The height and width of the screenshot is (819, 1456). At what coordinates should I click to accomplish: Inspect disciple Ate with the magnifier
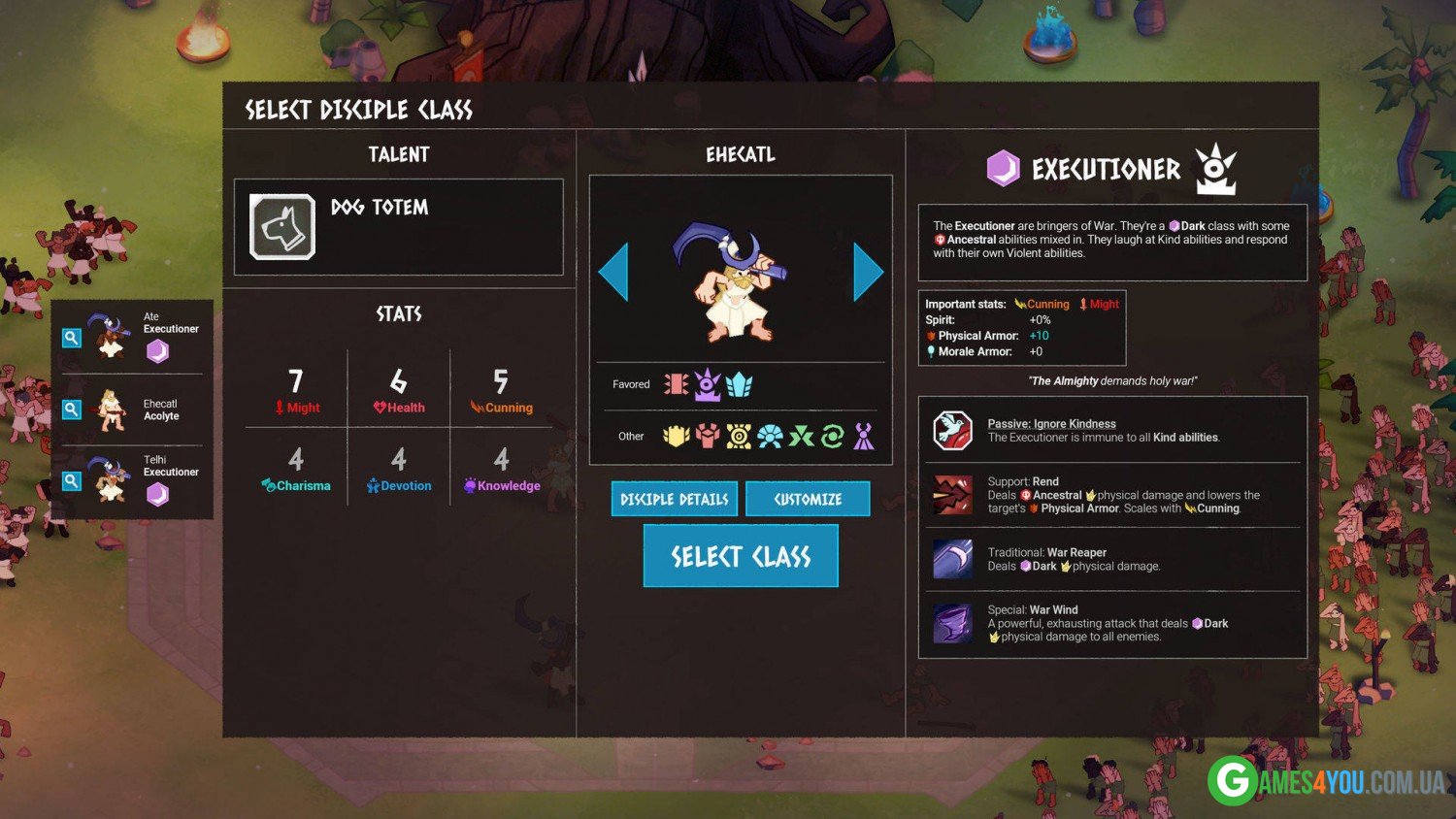72,338
